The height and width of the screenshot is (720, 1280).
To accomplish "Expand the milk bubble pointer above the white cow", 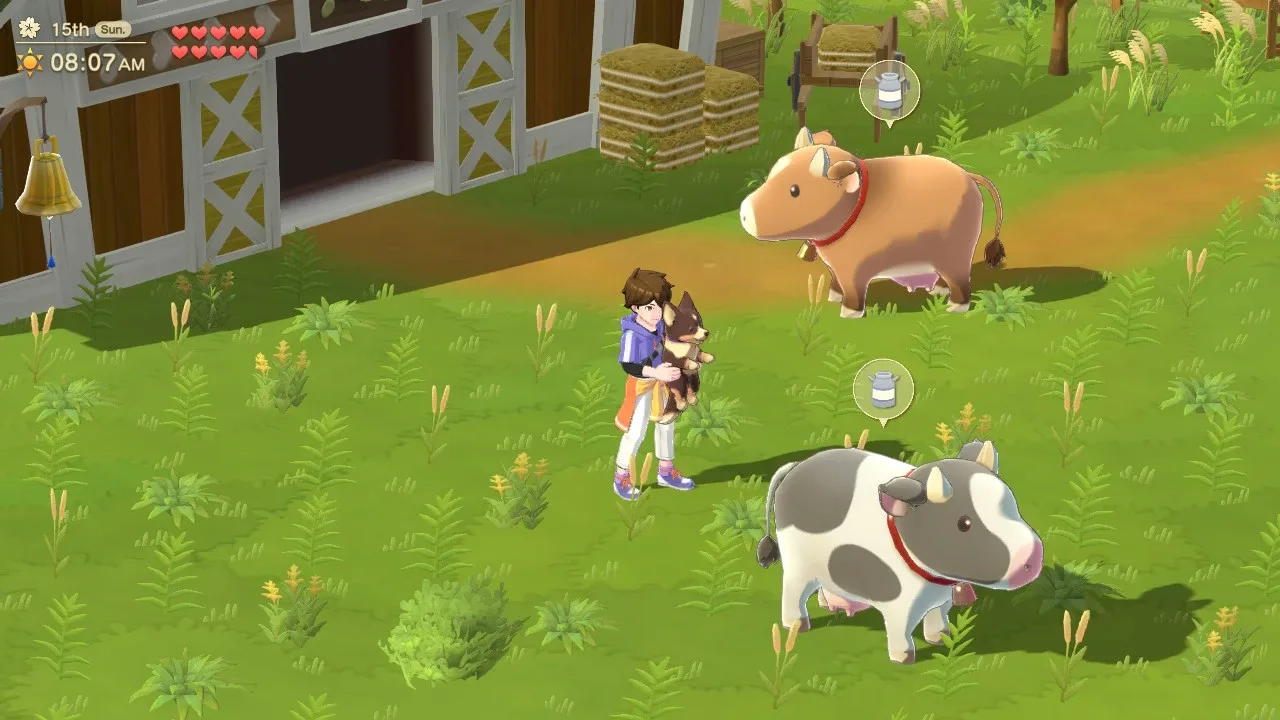I will (x=884, y=420).
